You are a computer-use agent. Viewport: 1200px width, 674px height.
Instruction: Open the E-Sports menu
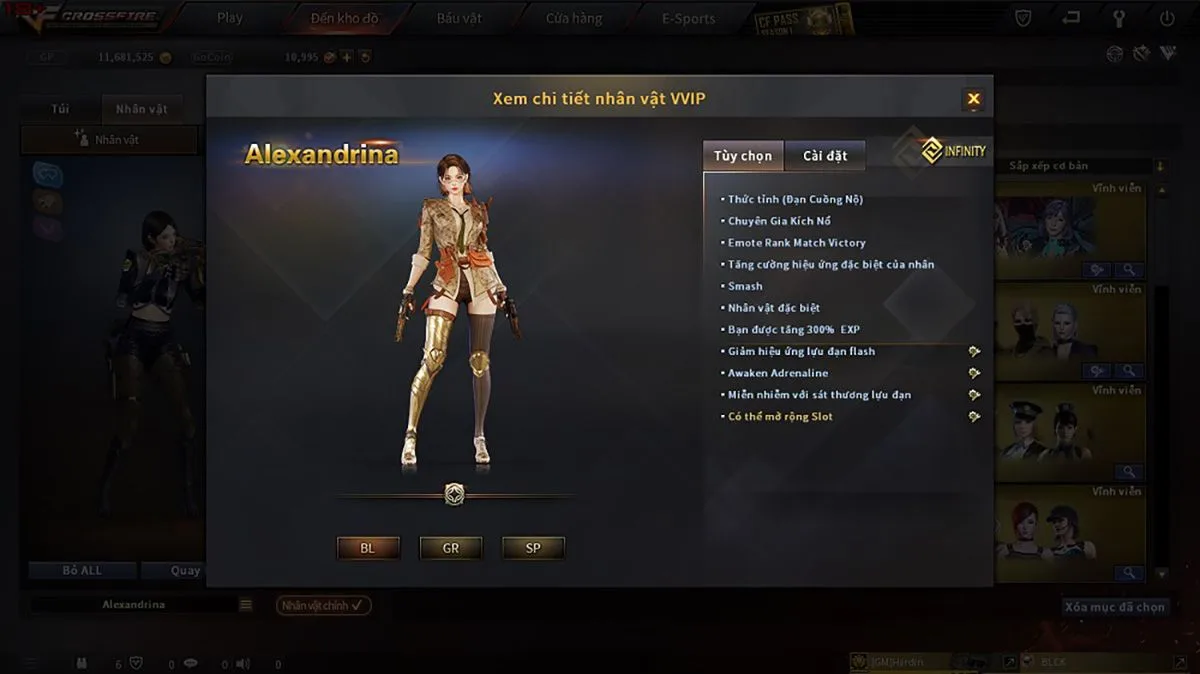point(689,18)
